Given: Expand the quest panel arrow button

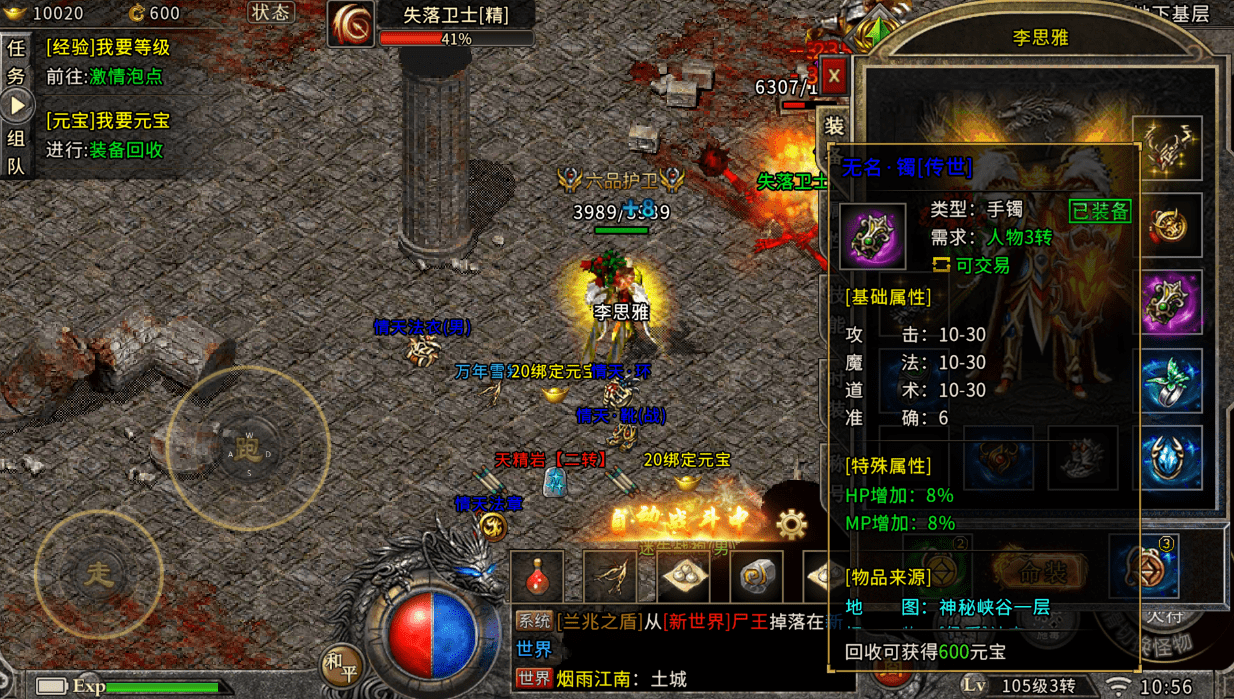Looking at the screenshot, I should pos(16,105).
